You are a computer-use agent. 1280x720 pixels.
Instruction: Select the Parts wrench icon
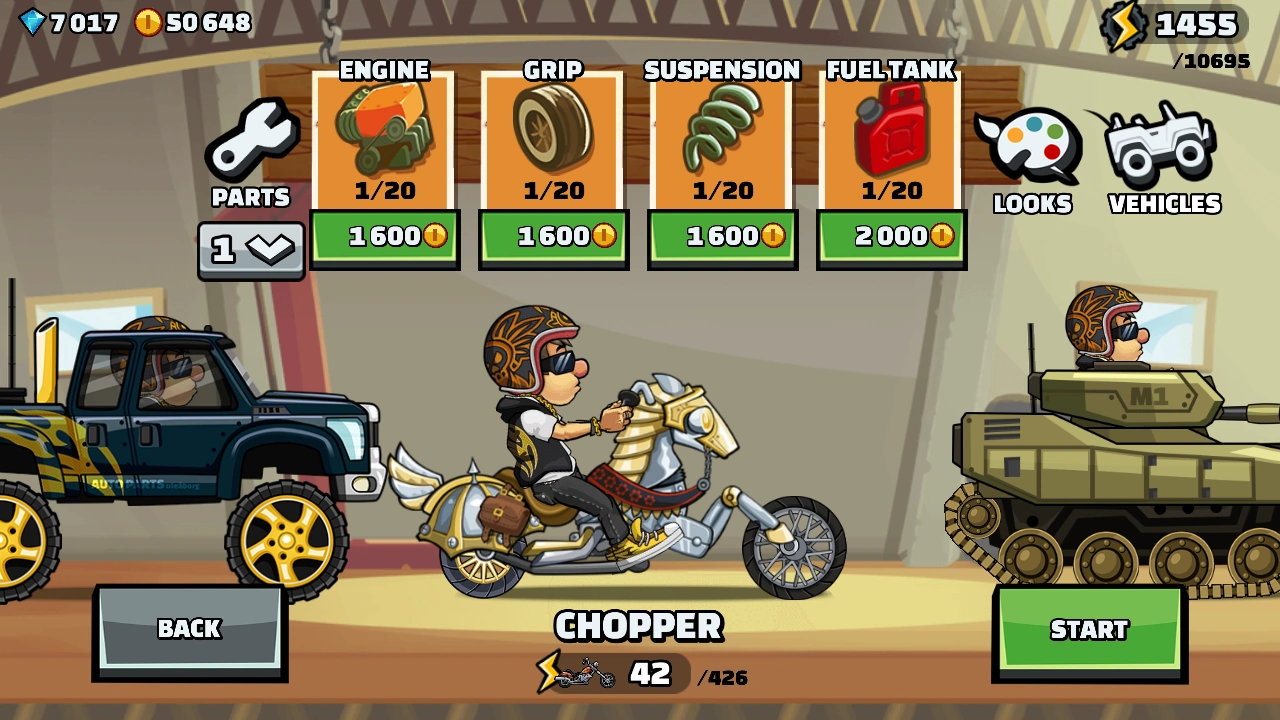(x=251, y=135)
